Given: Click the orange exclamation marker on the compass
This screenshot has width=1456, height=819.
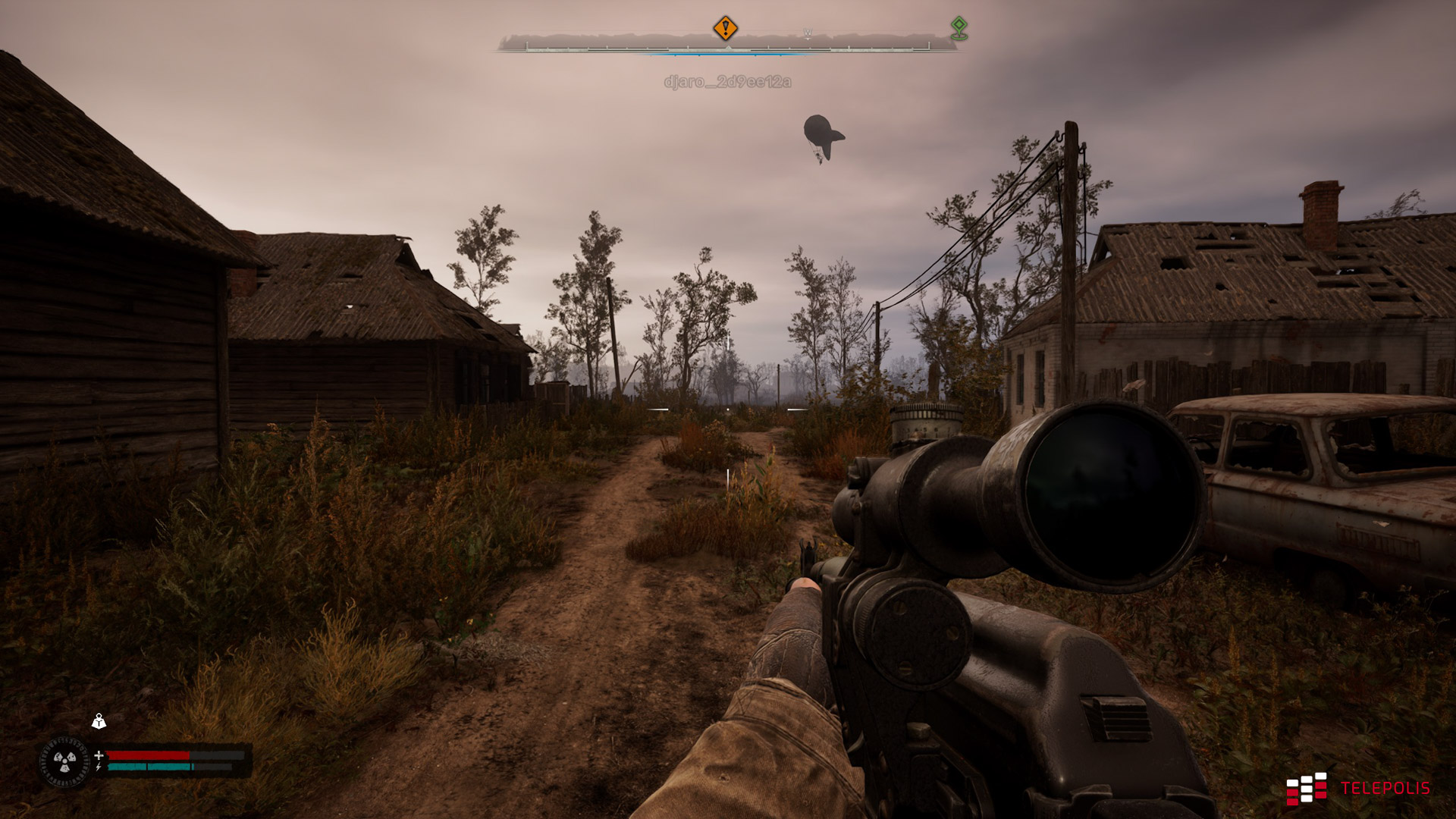Looking at the screenshot, I should click(725, 29).
